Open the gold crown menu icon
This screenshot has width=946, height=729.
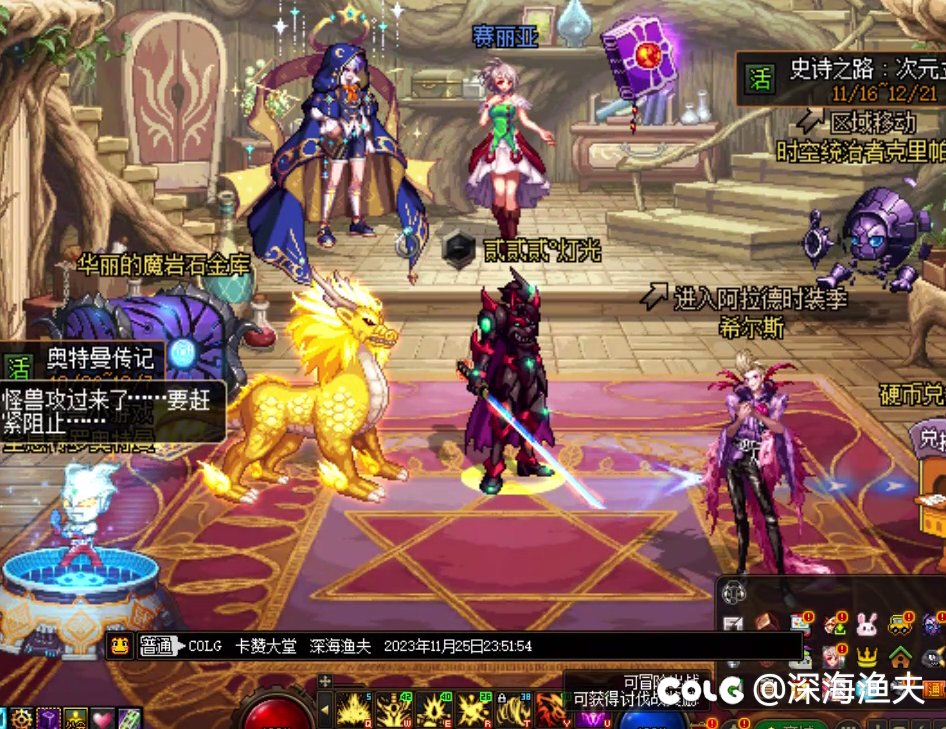pos(867,657)
